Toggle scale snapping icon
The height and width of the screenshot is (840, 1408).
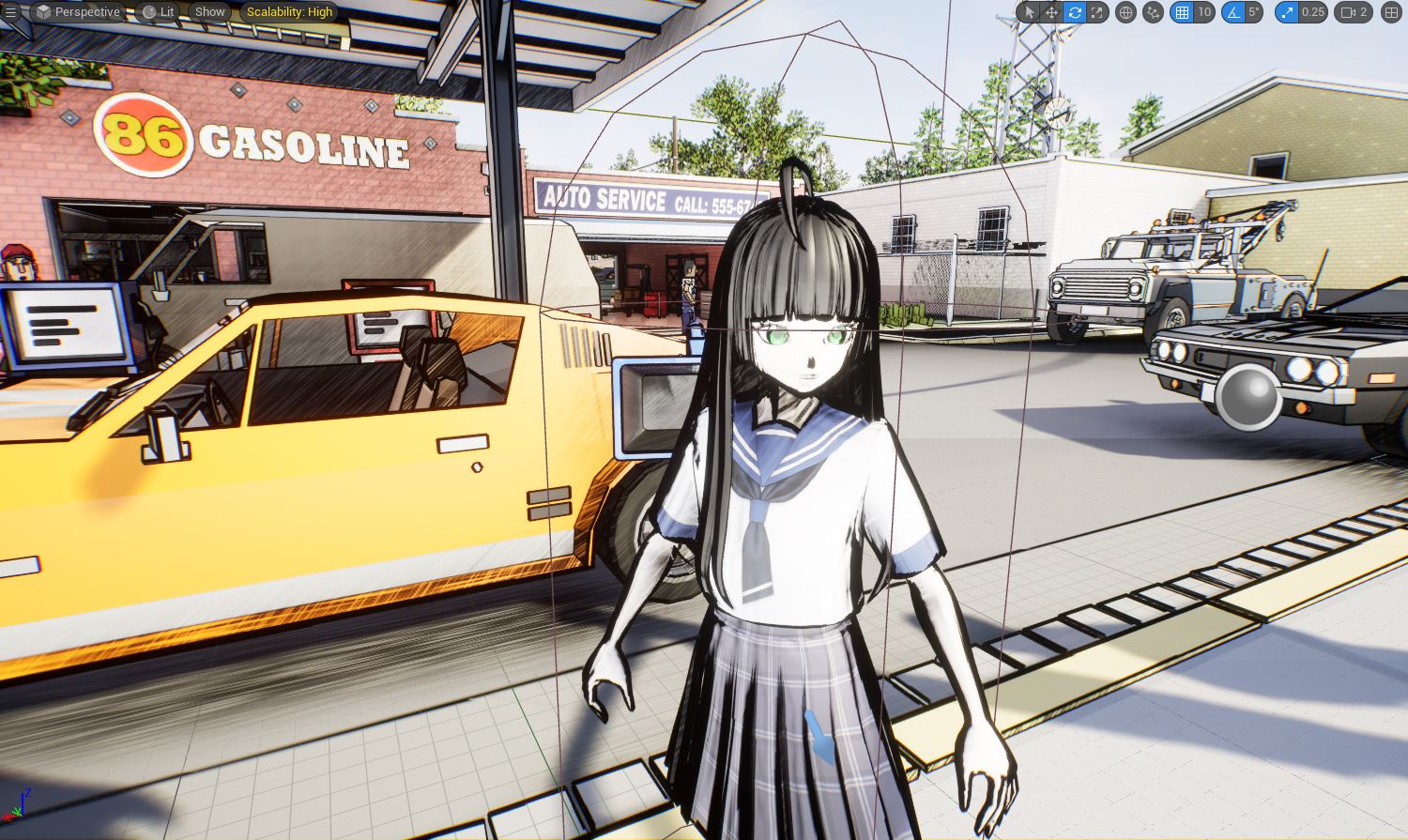tap(1285, 12)
